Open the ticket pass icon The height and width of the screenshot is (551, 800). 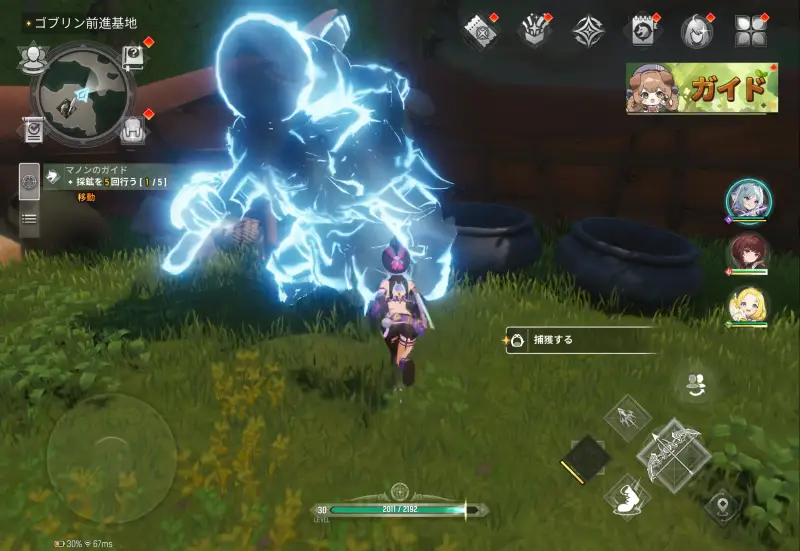(480, 30)
